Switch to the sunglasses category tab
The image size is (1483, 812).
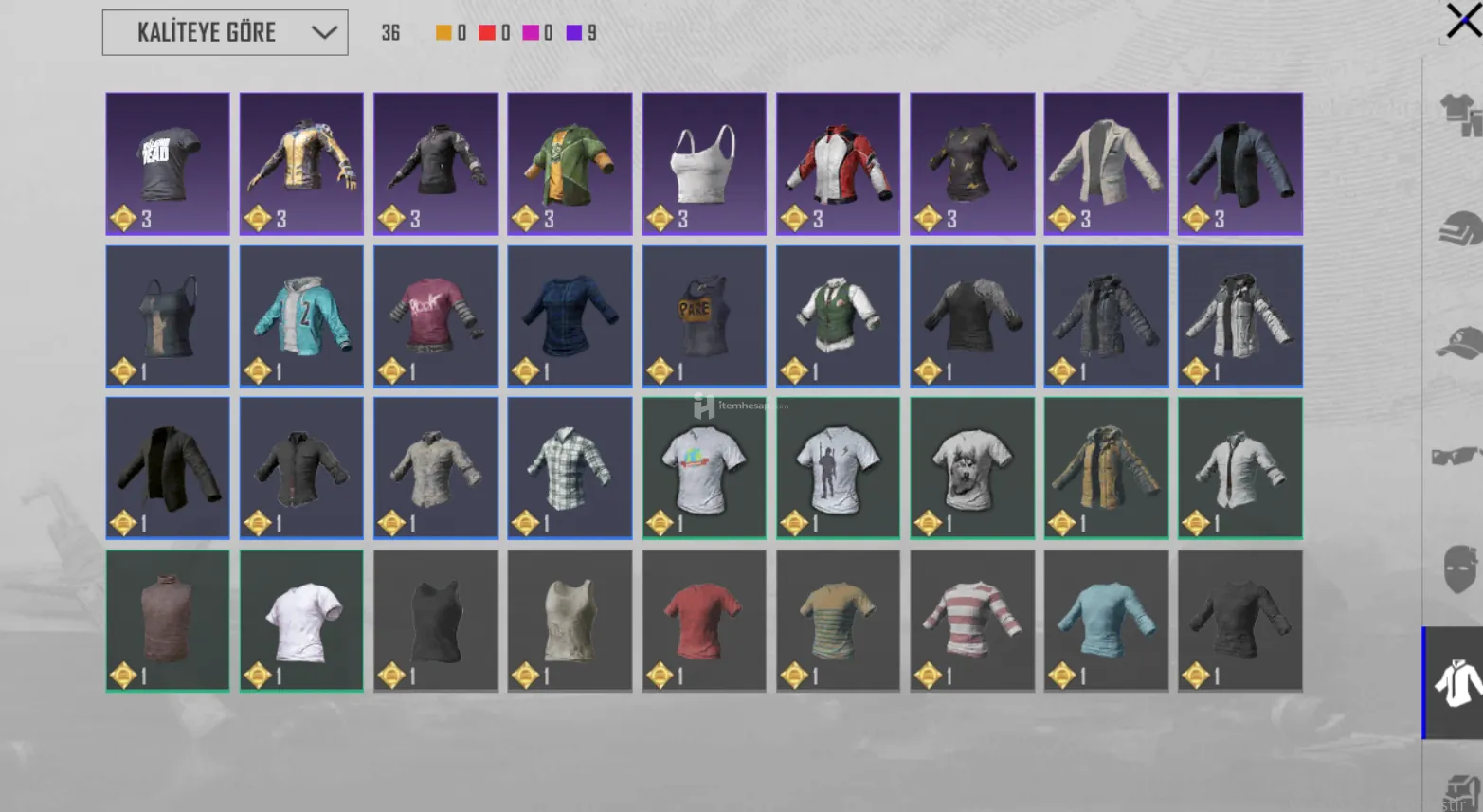pyautogui.click(x=1457, y=457)
